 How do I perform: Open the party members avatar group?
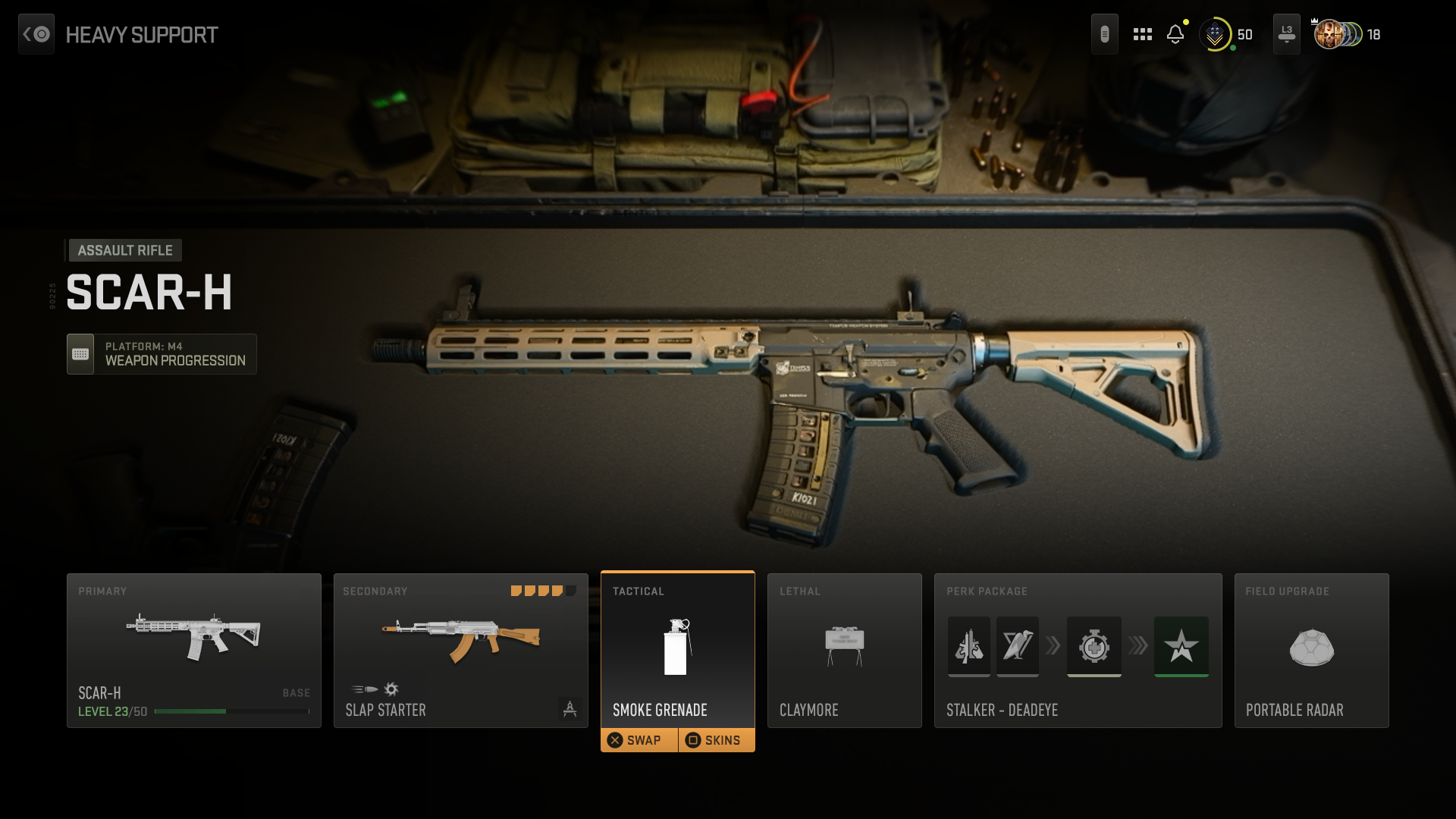pyautogui.click(x=1339, y=34)
